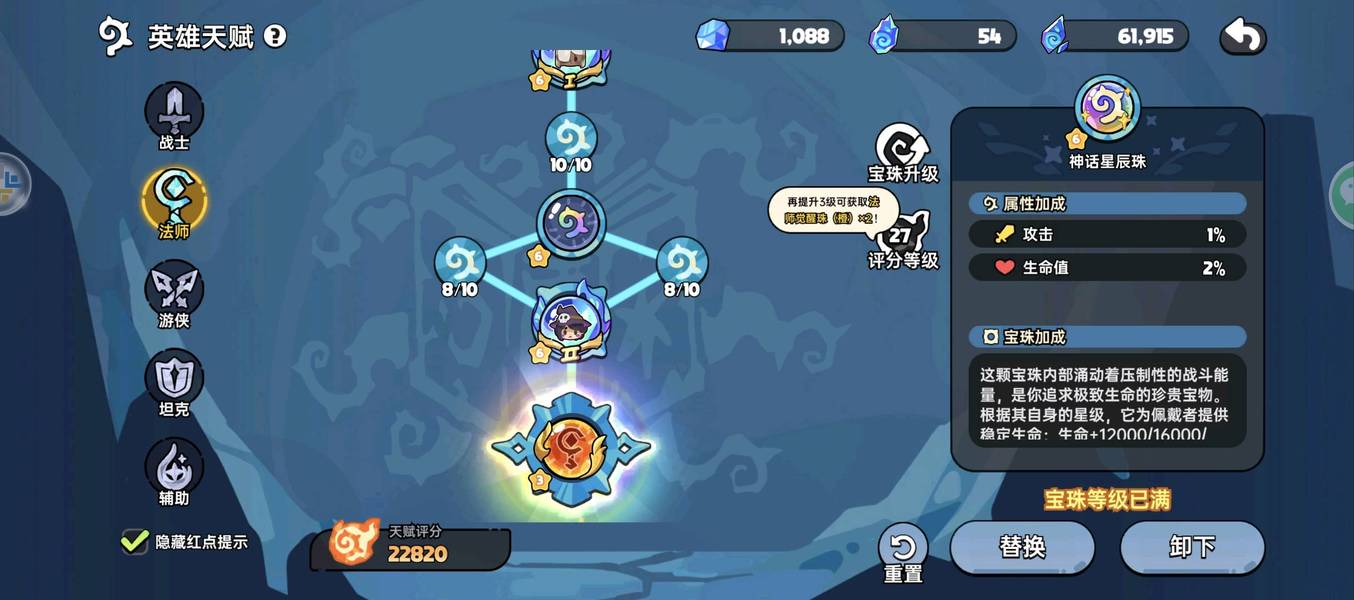Open the help question mark next to 英雄天赋

pyautogui.click(x=275, y=37)
